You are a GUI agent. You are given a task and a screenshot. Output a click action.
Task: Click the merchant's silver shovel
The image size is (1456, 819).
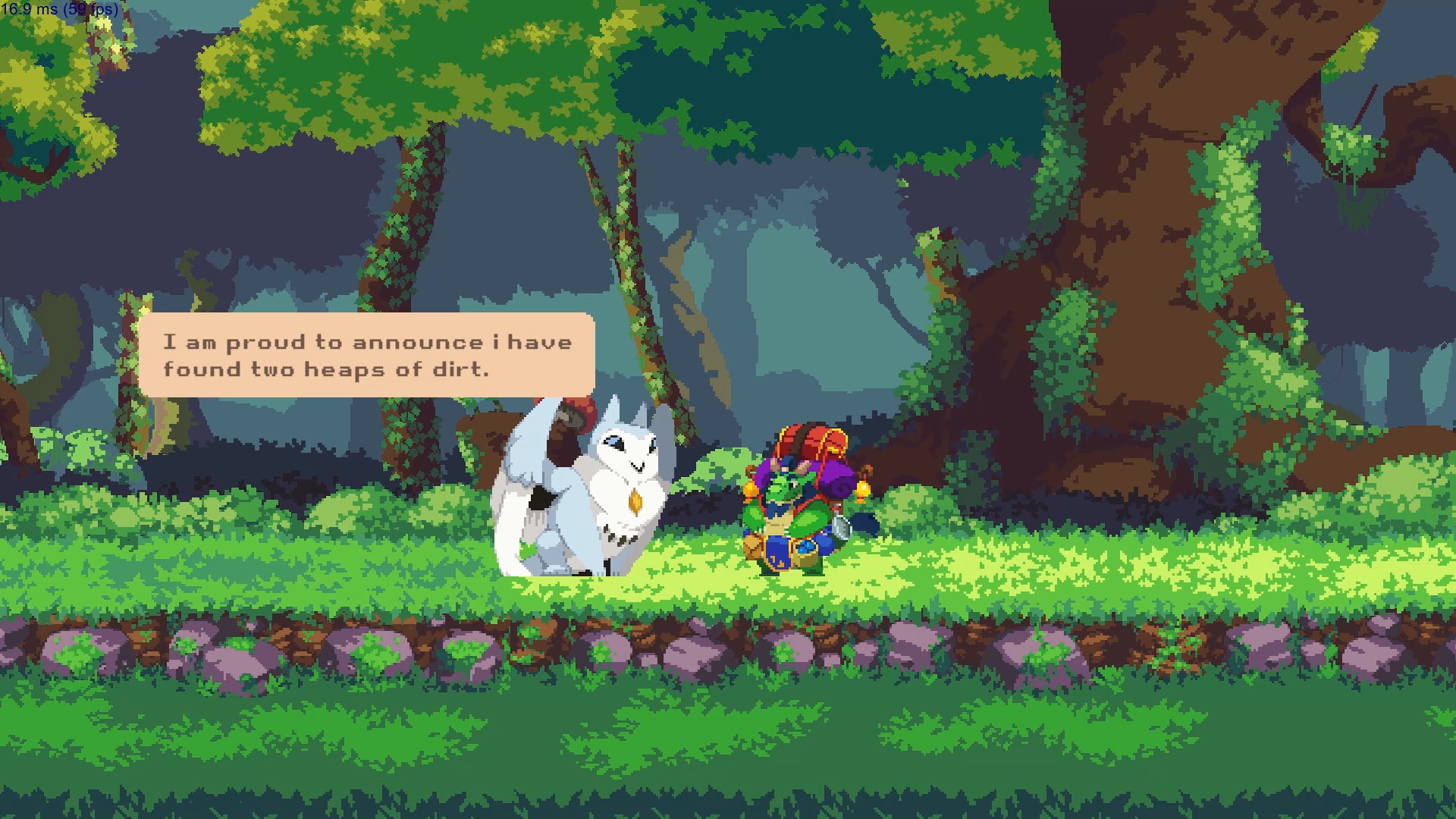842,525
